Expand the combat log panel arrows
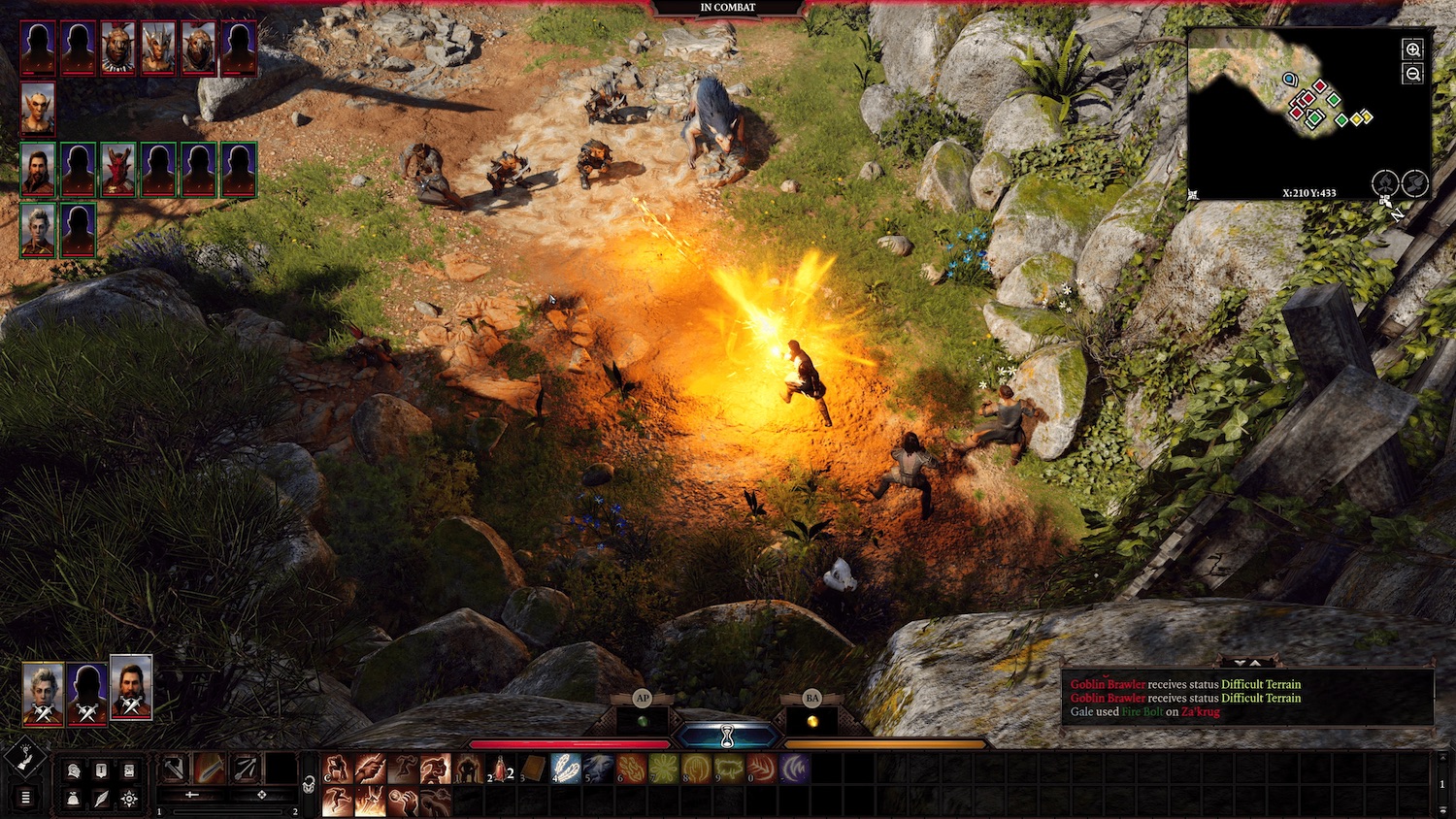The image size is (1456, 819). click(x=1248, y=664)
